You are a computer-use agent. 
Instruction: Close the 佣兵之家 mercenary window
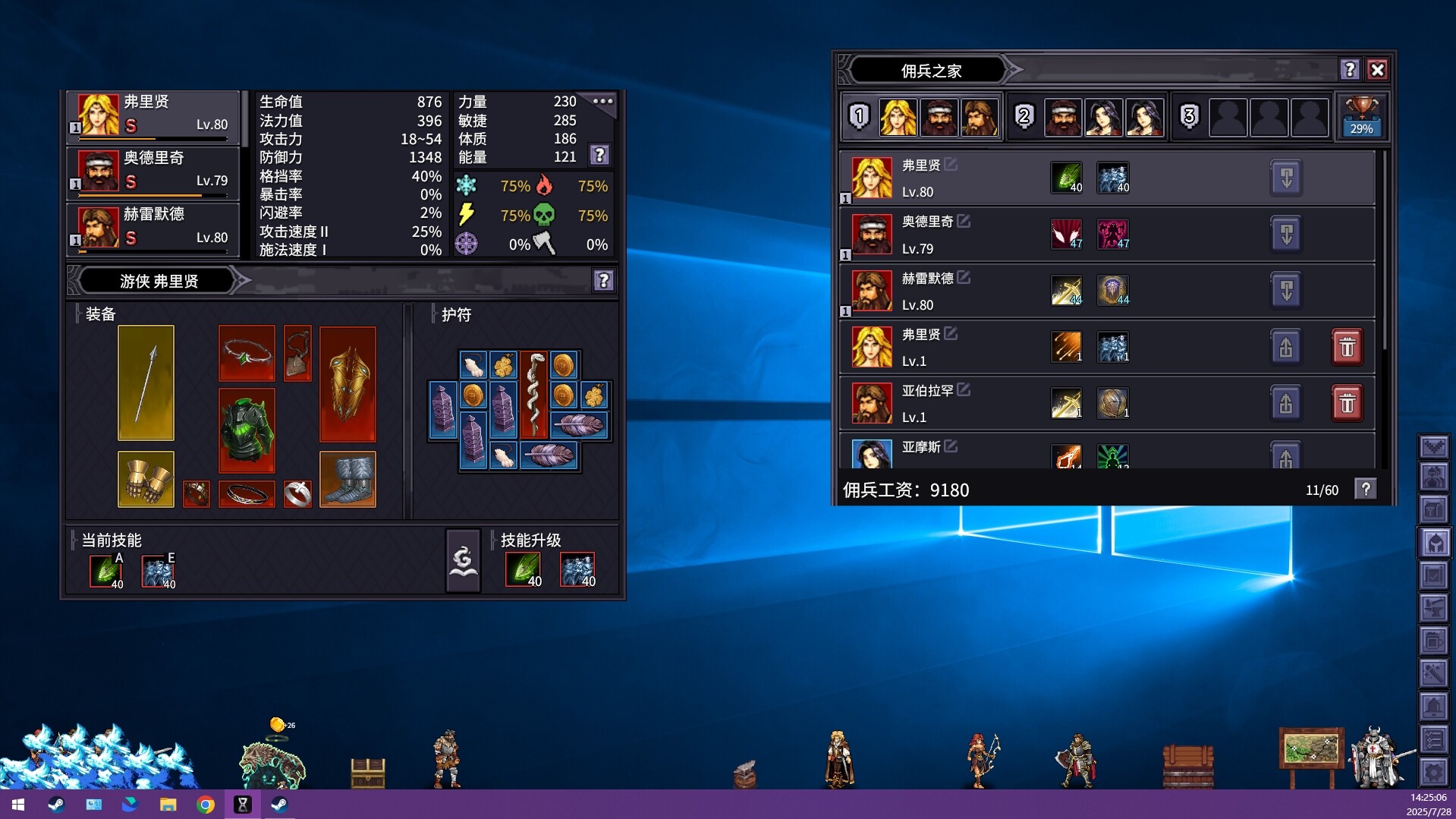point(1377,70)
